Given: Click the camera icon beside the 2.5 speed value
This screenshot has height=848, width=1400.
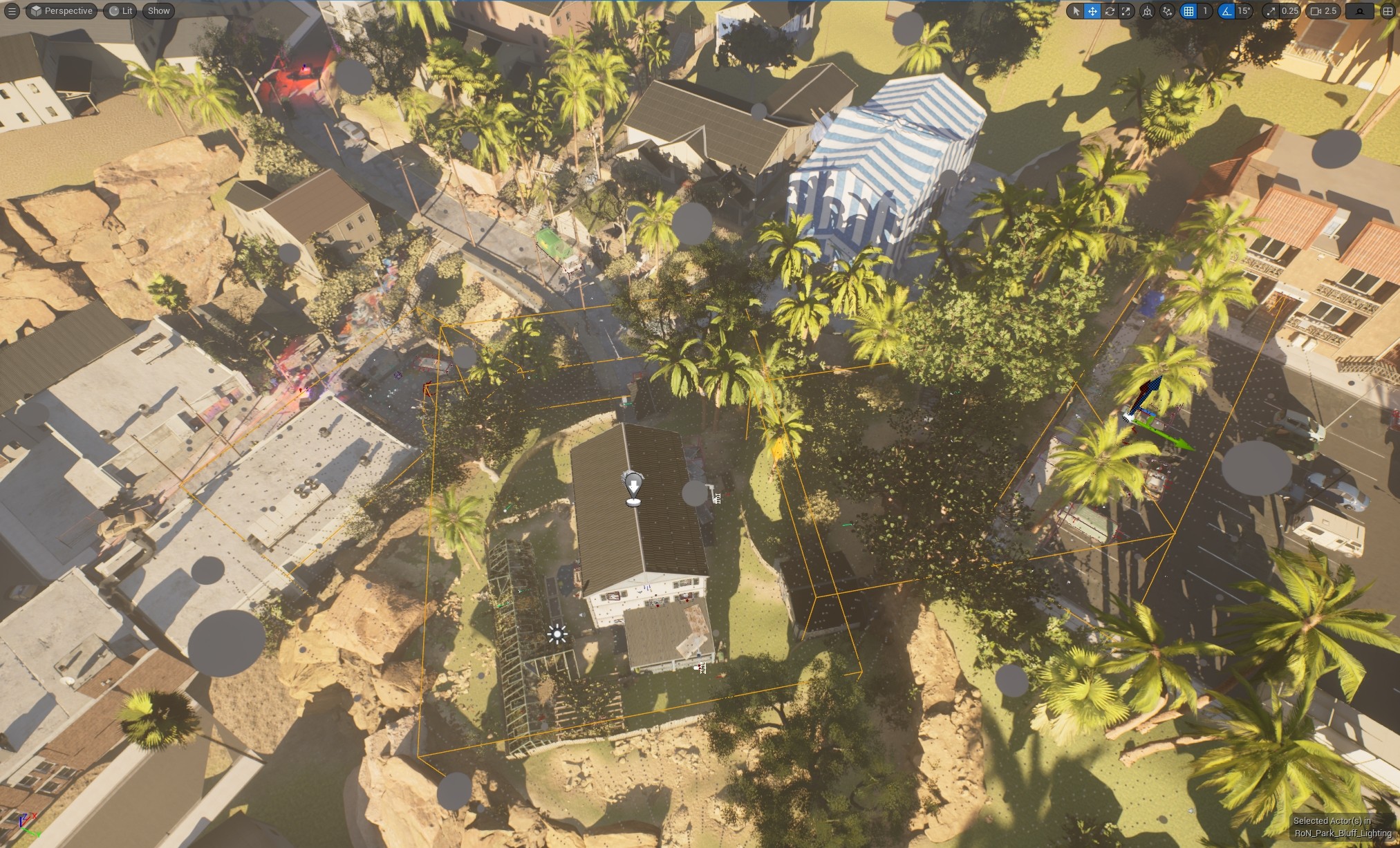Looking at the screenshot, I should [1316, 11].
